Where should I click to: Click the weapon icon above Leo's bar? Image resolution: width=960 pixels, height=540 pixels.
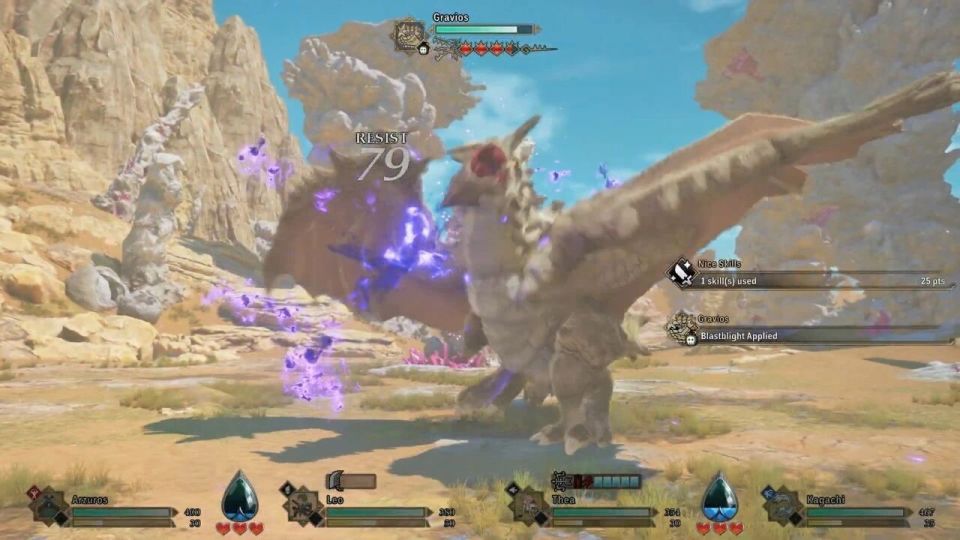point(335,482)
